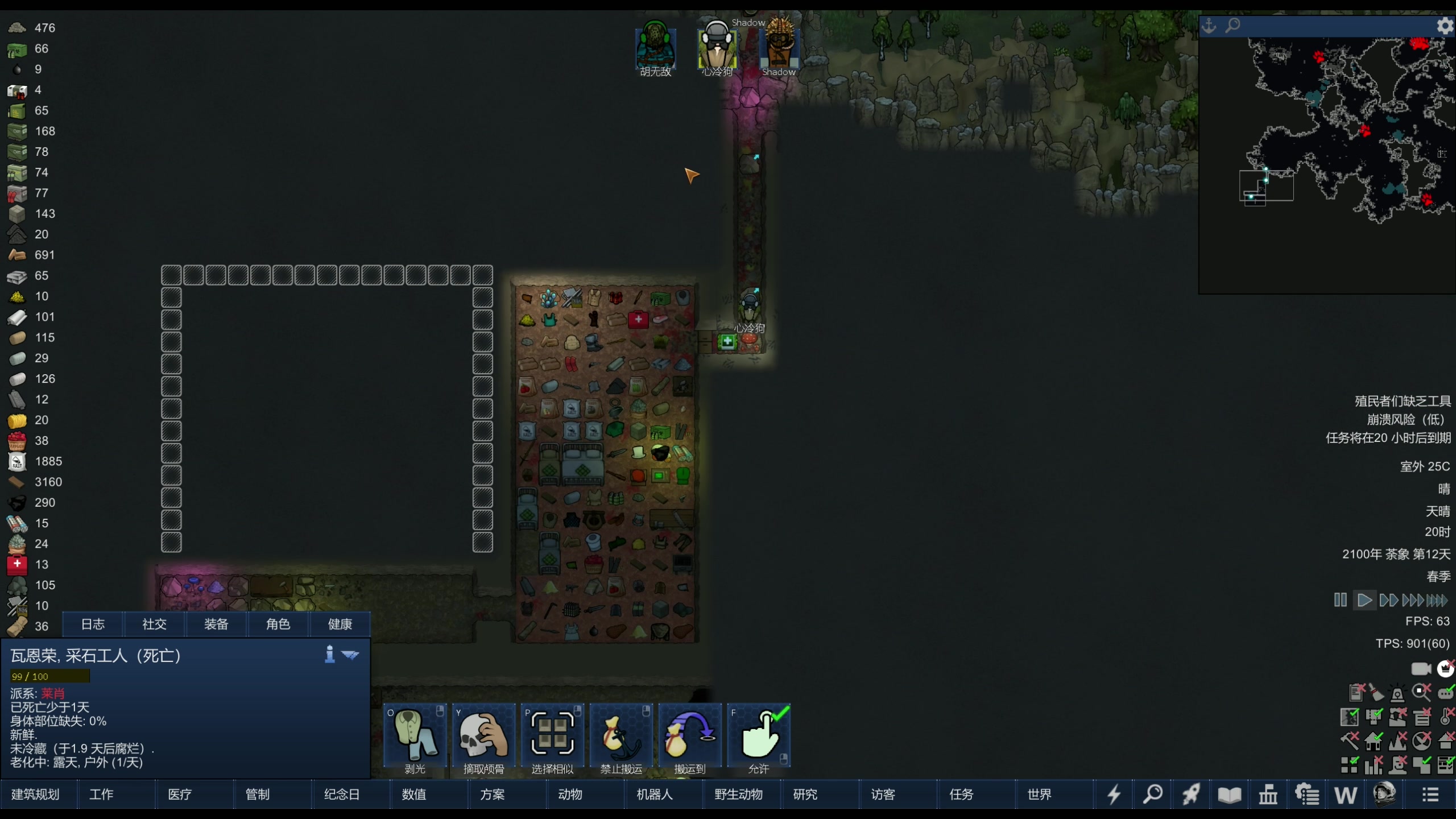Activate the 摘取颅骨 extract skull command
This screenshot has width=1456, height=819.
tap(484, 738)
